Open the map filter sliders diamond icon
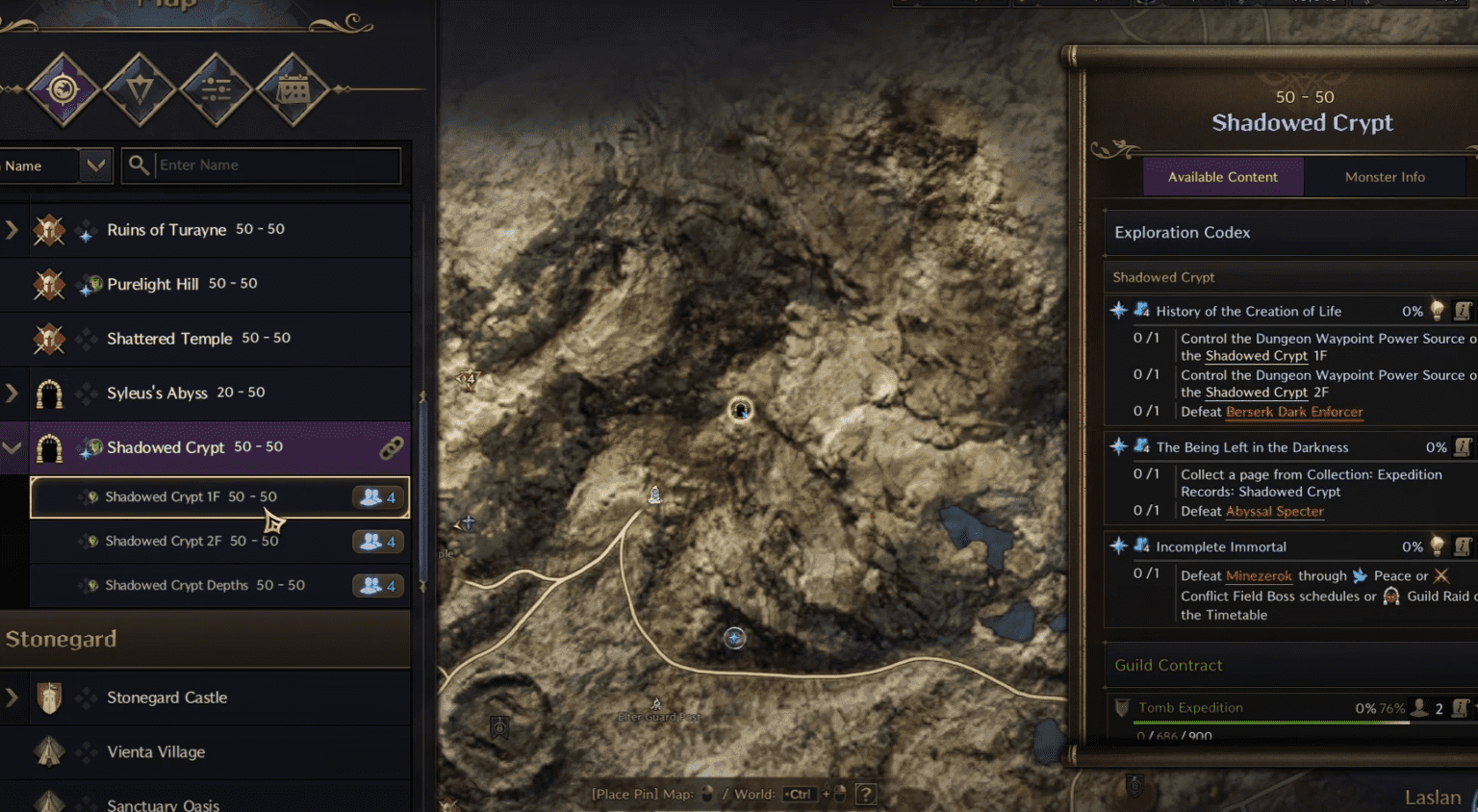 point(215,89)
